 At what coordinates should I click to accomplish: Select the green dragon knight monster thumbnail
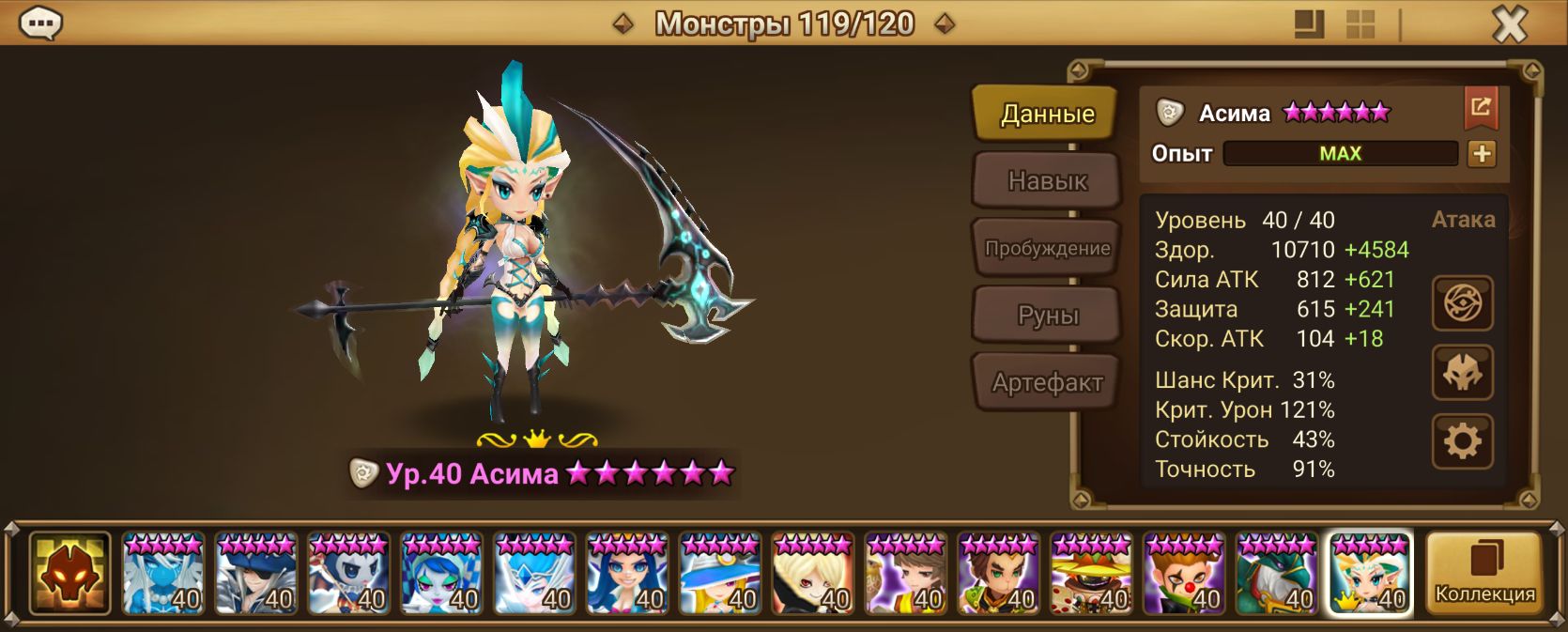click(x=1277, y=574)
